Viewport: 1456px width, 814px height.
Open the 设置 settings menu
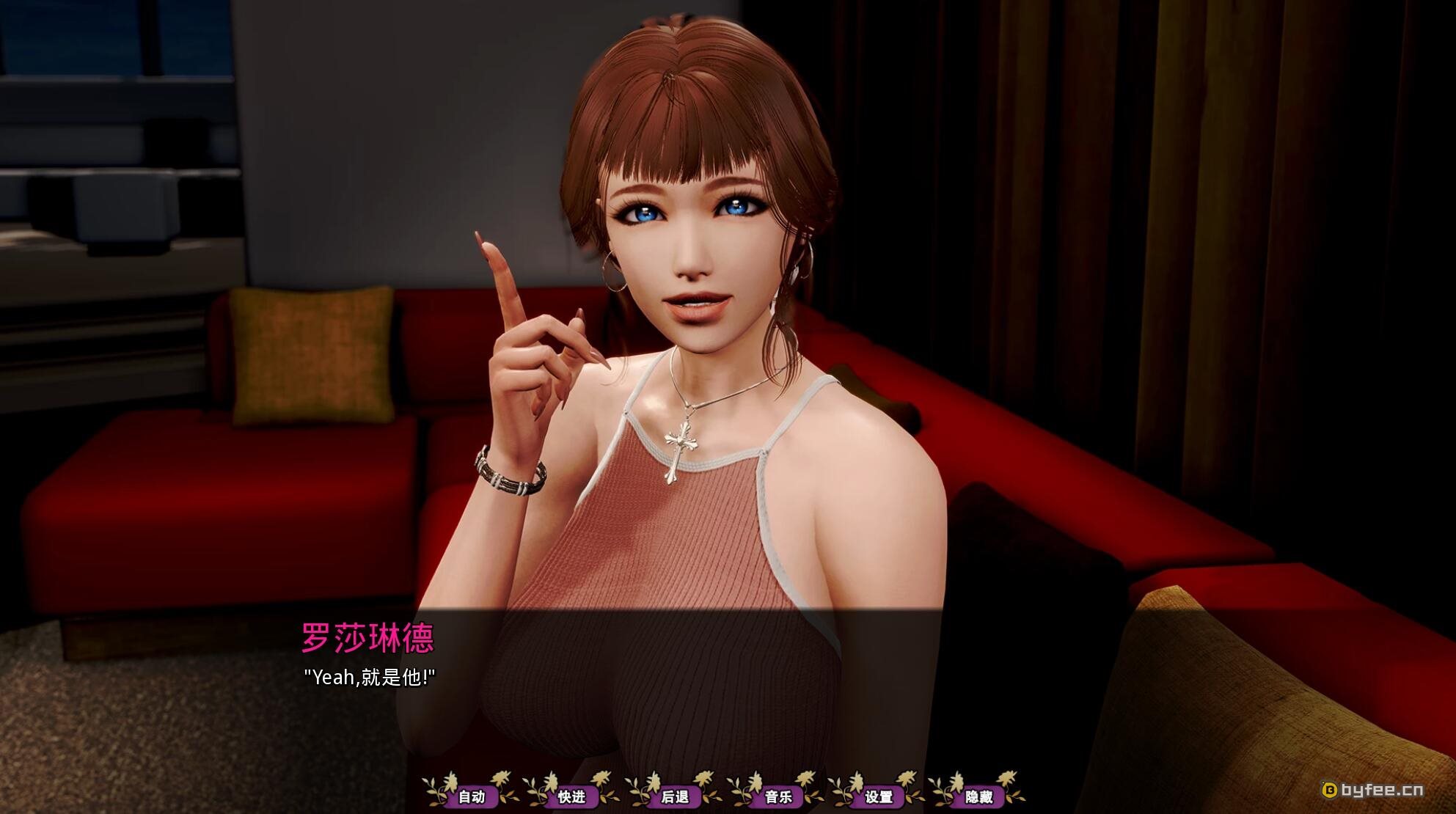point(879,796)
